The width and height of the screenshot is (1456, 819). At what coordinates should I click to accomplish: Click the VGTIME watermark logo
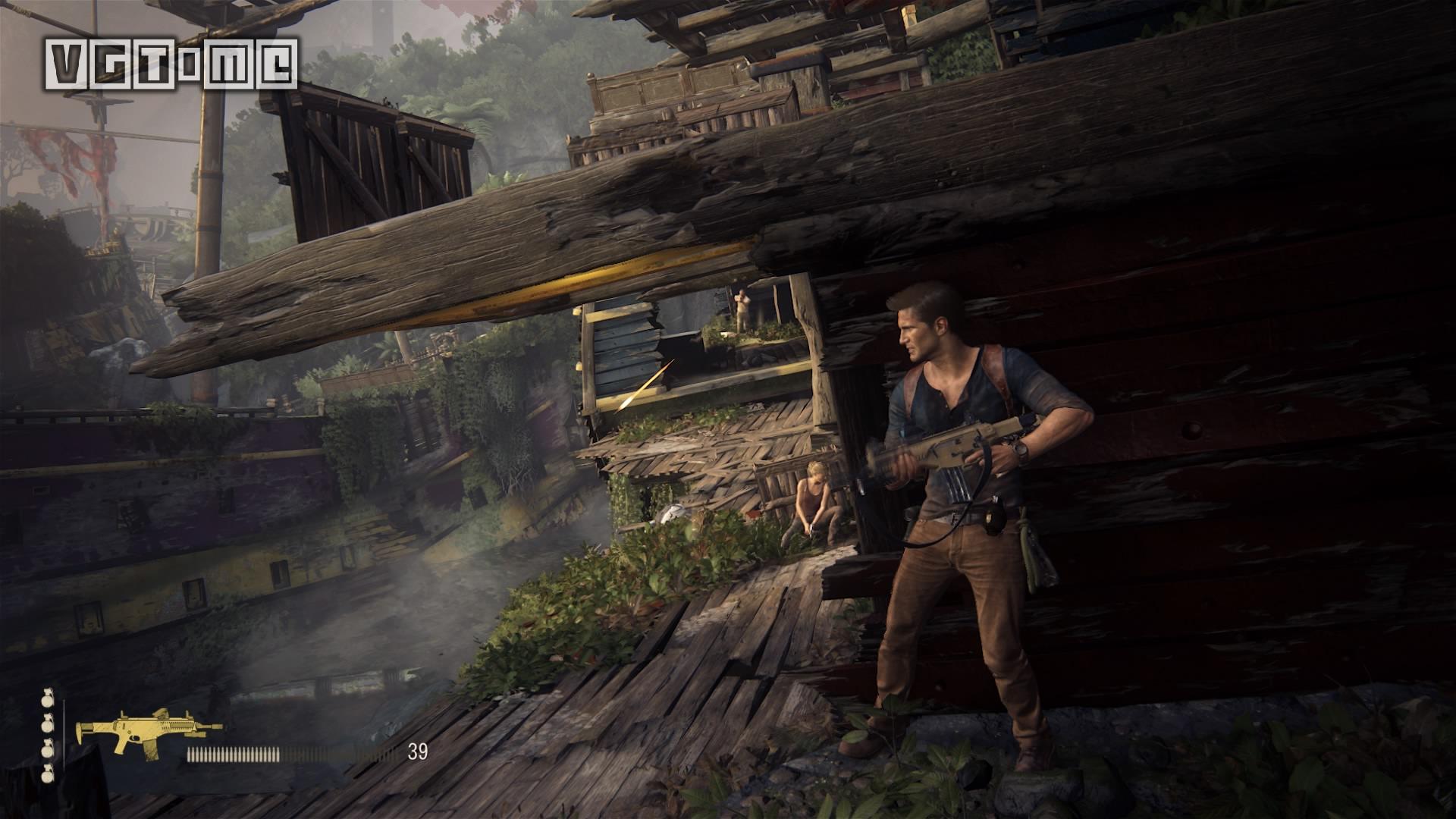tap(171, 64)
